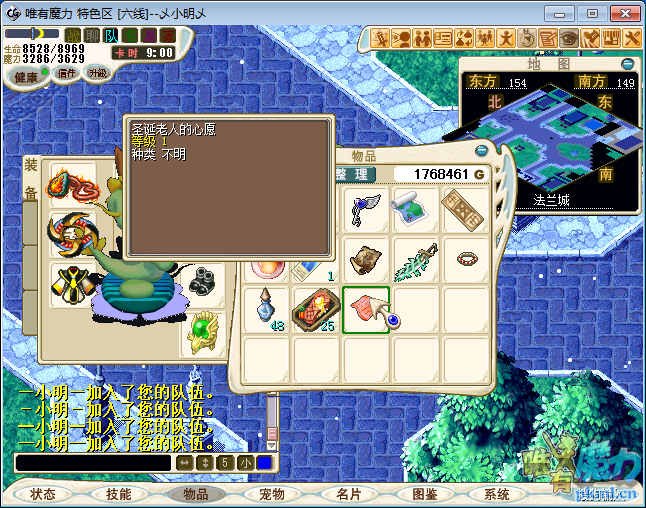Select the green feathered sword slot
This screenshot has width=646, height=508.
coord(416,260)
